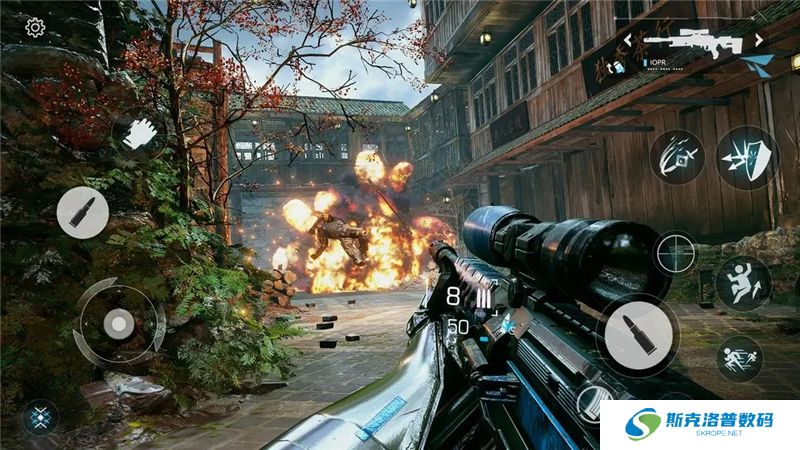Activate the shield burst ability
This screenshot has height=450, width=800.
tap(746, 158)
